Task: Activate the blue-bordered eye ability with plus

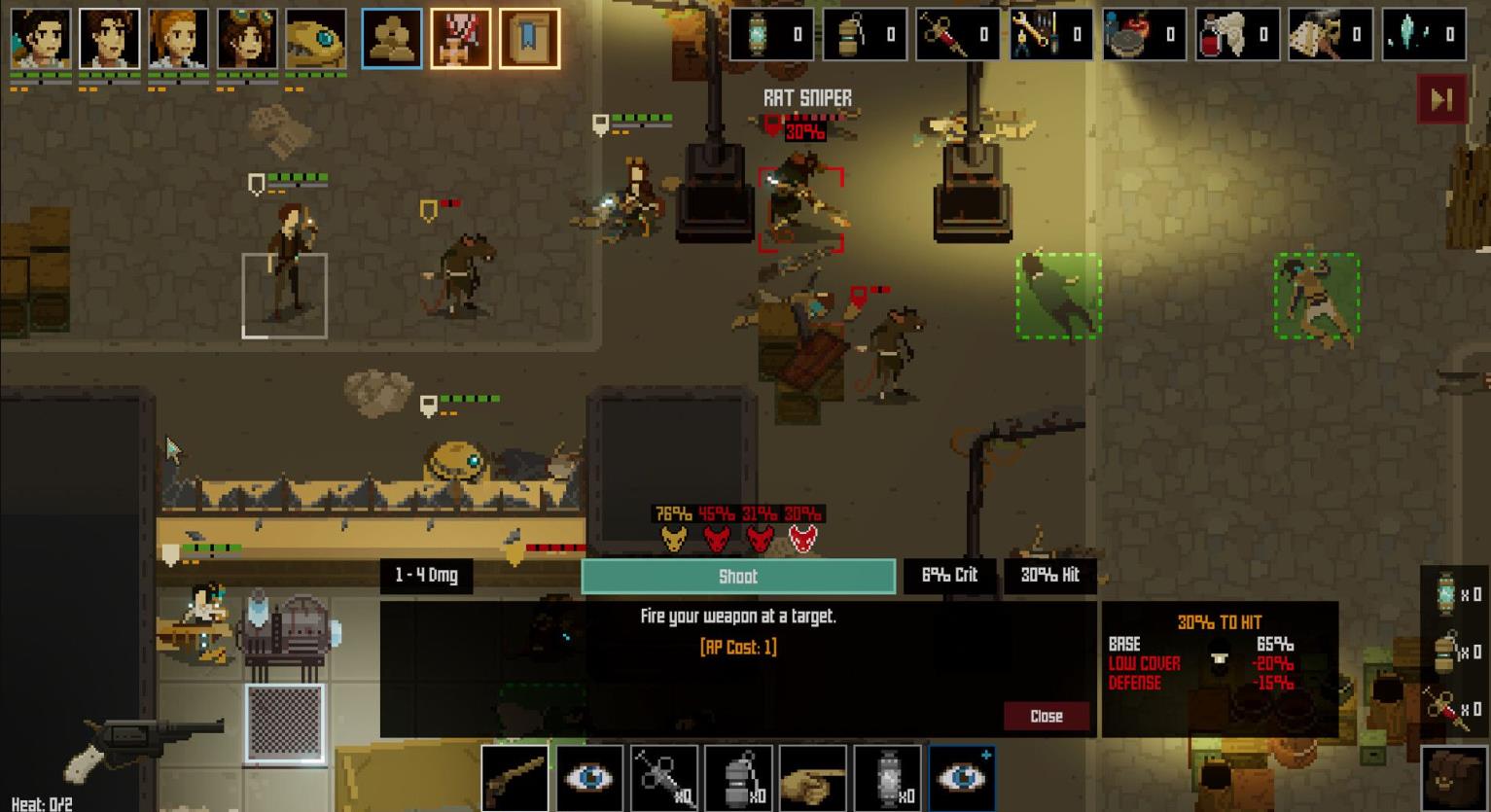Action: [x=961, y=778]
